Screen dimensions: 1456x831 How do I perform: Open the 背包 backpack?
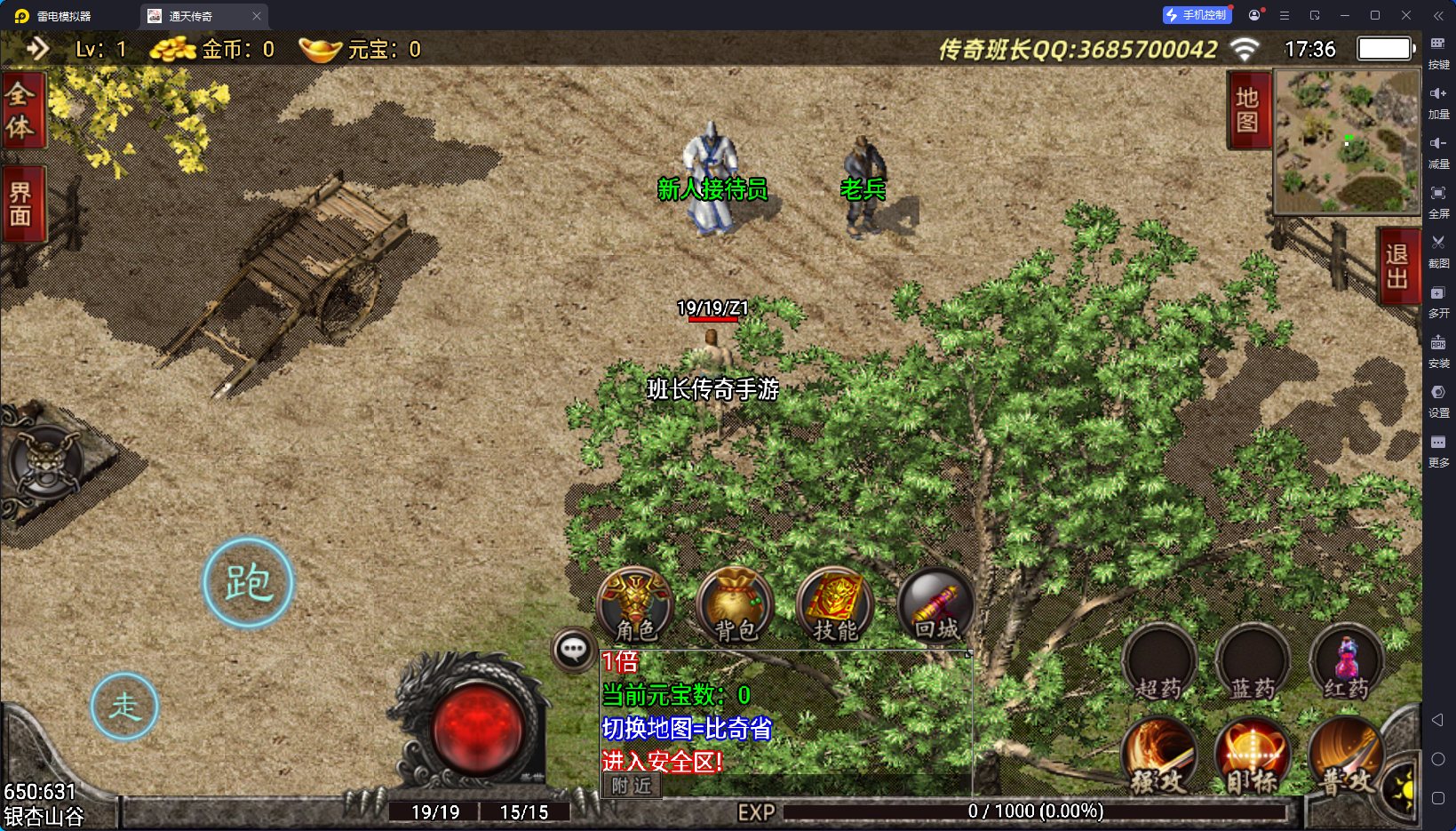point(735,603)
